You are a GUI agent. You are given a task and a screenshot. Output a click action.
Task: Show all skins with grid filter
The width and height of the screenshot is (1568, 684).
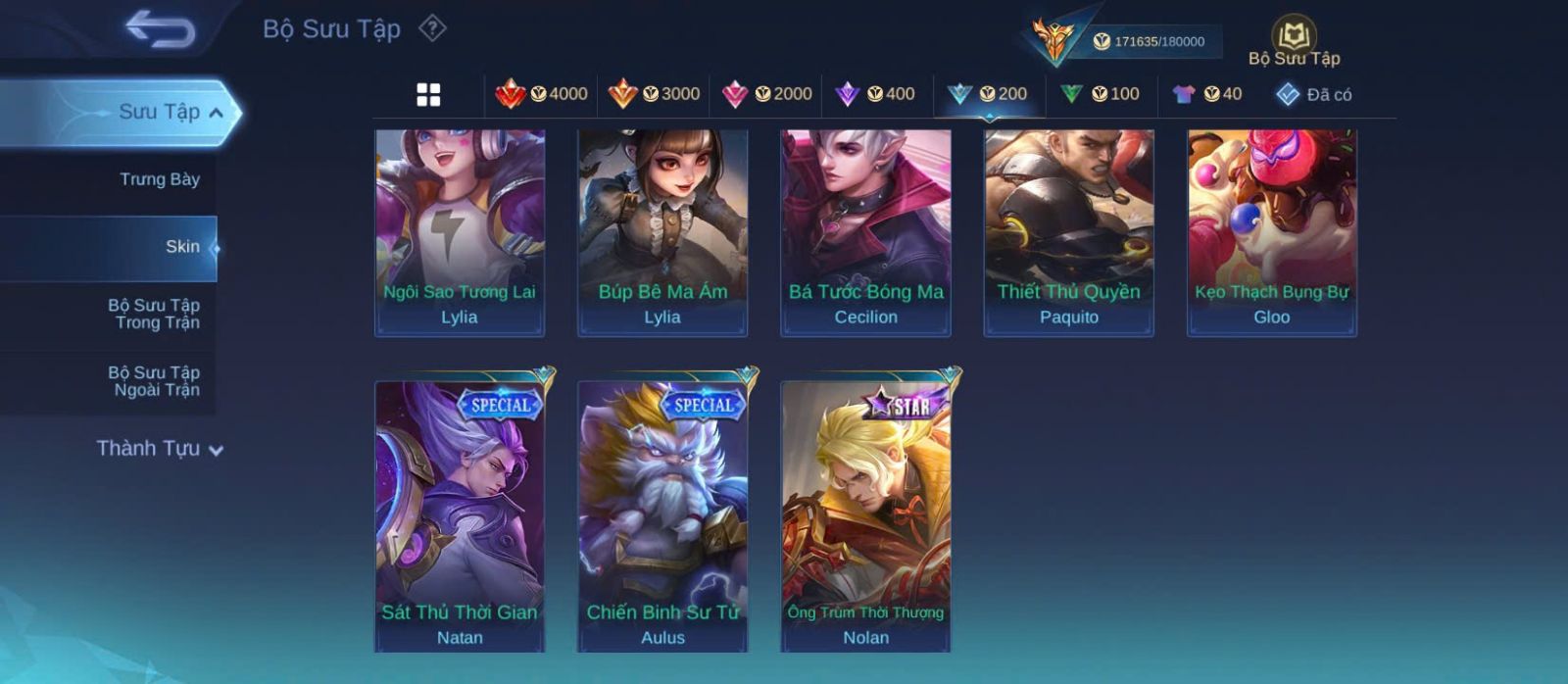pos(428,94)
